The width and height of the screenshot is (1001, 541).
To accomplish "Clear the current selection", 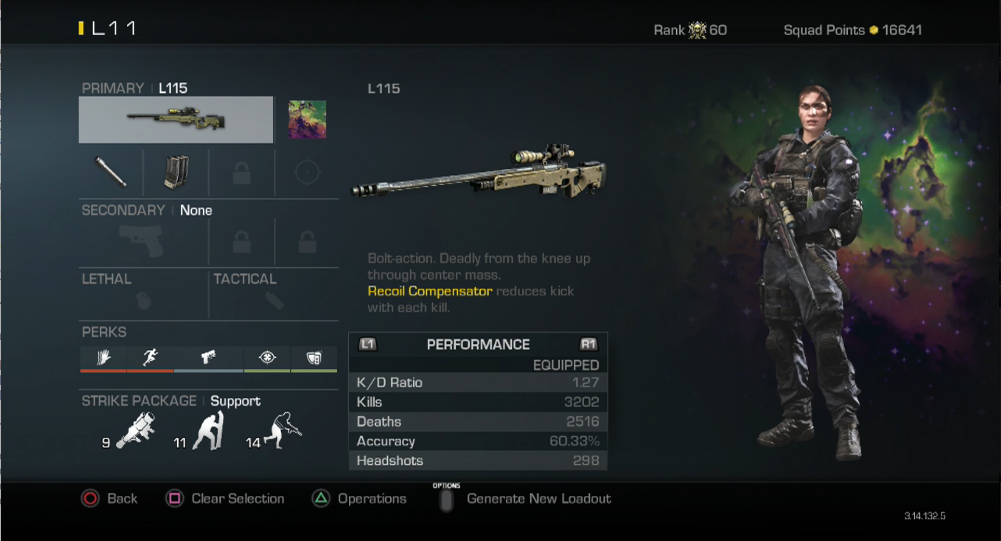I will point(226,498).
